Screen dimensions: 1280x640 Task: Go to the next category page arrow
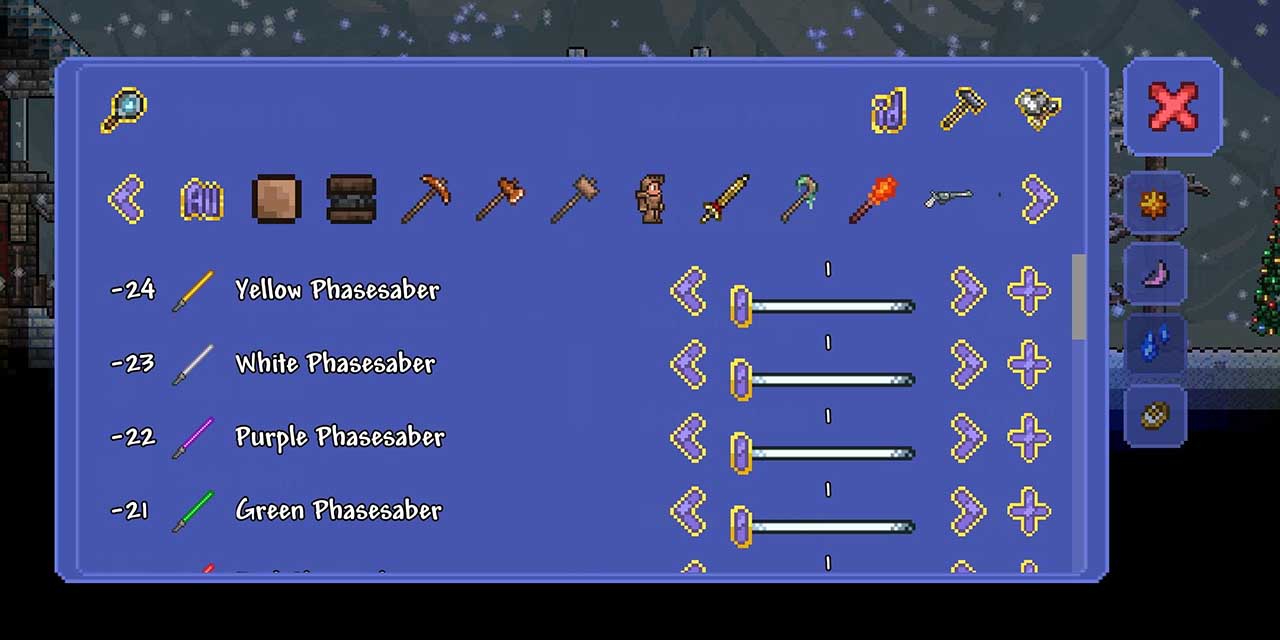pyautogui.click(x=1040, y=200)
